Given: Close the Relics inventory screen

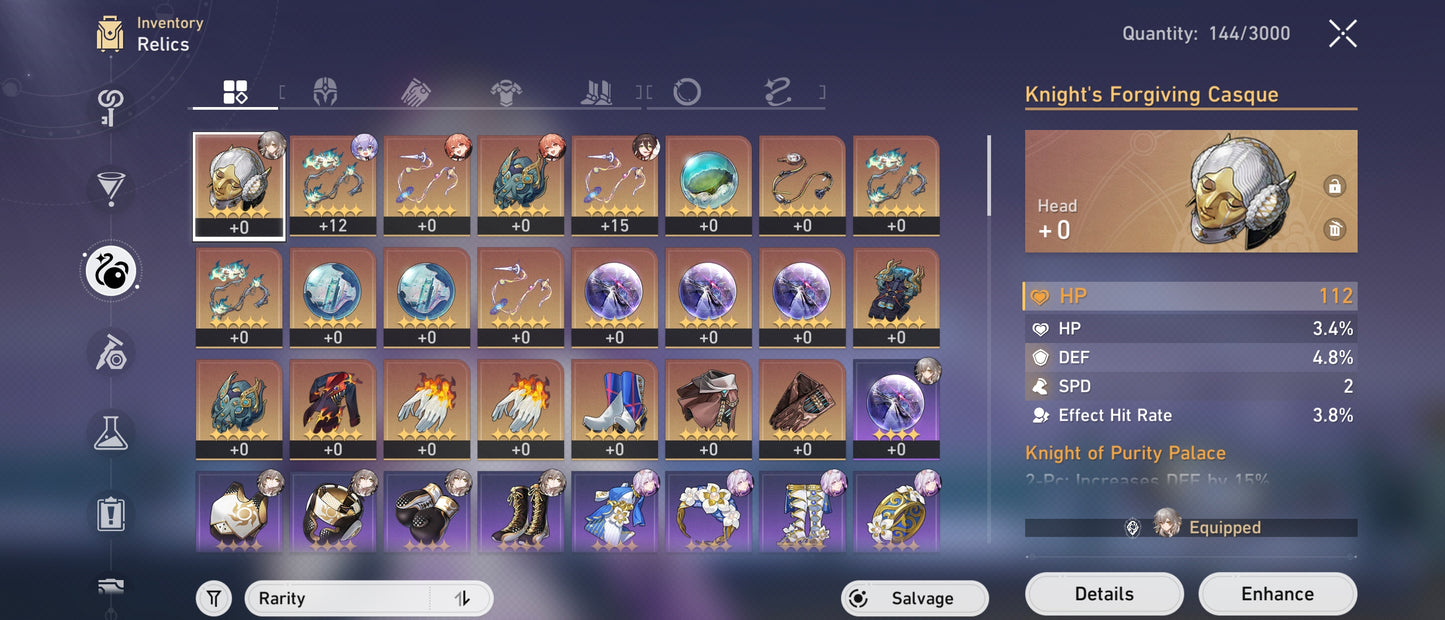Looking at the screenshot, I should click(x=1342, y=34).
